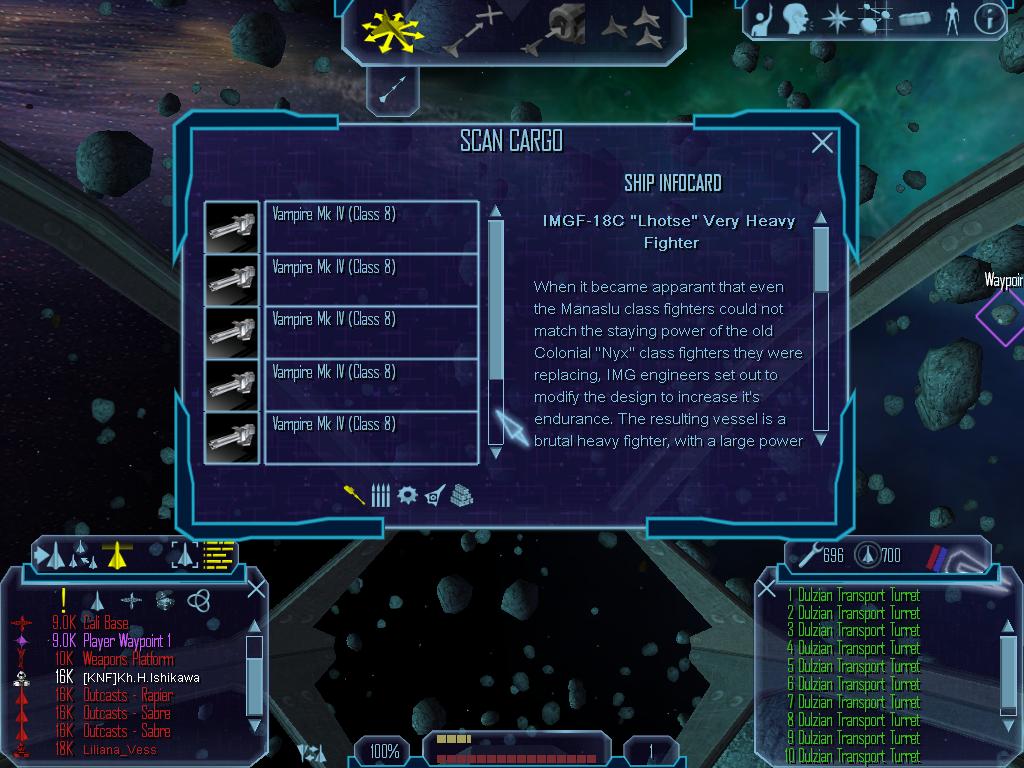Choose Player Waypoint 1 from contacts
The width and height of the screenshot is (1024, 768).
pos(126,641)
